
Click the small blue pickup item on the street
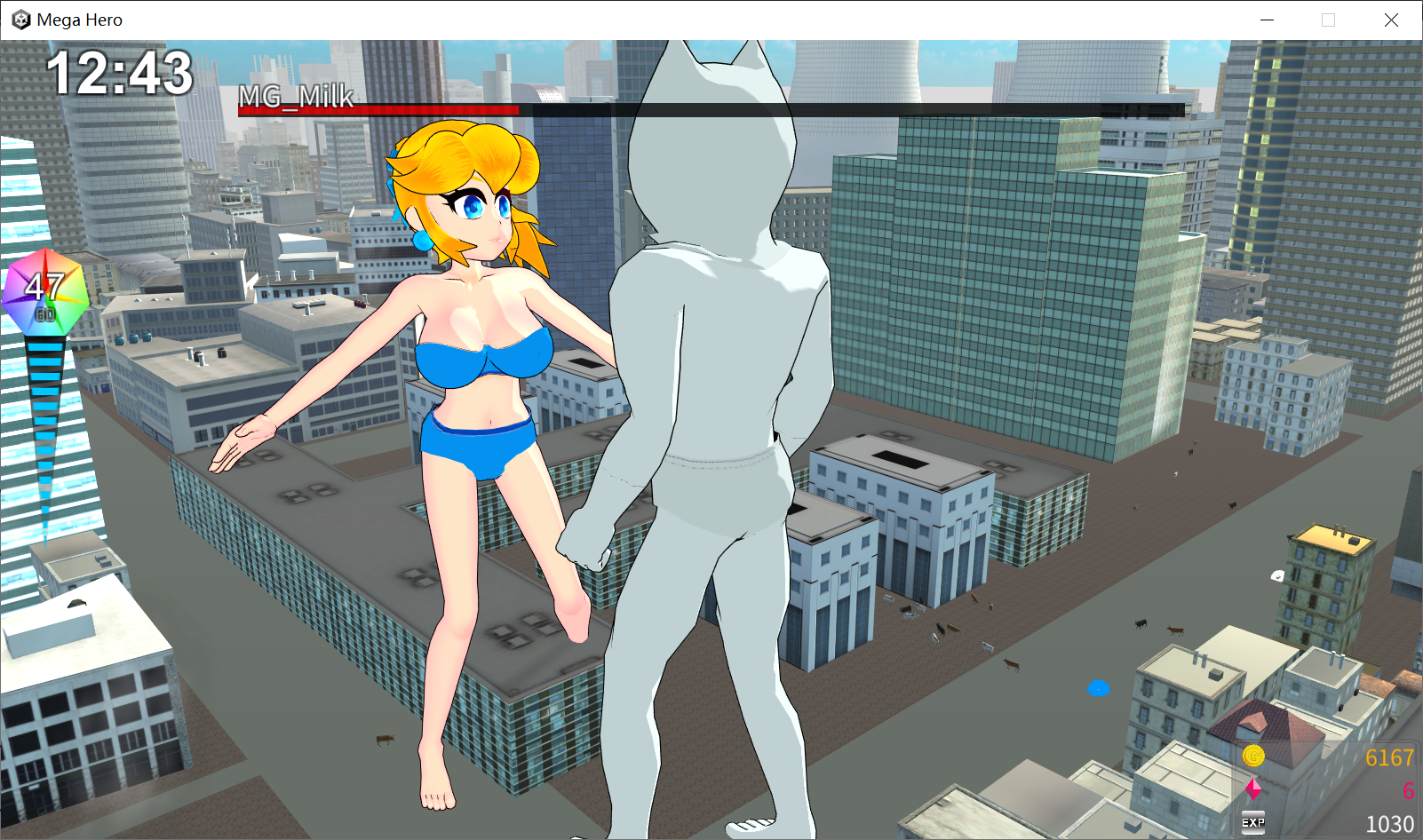[x=1099, y=686]
